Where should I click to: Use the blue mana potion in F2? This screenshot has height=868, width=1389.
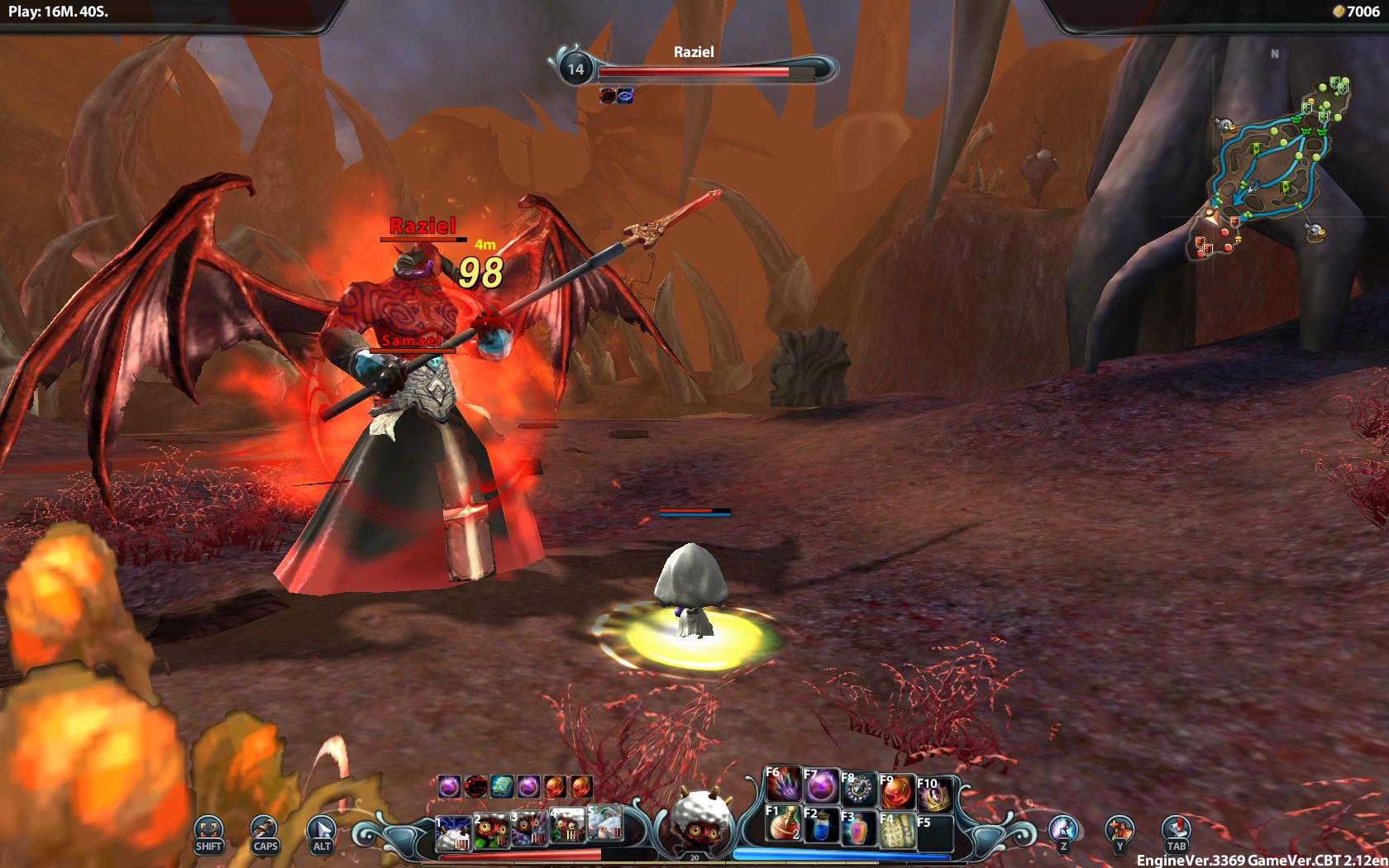coord(819,827)
